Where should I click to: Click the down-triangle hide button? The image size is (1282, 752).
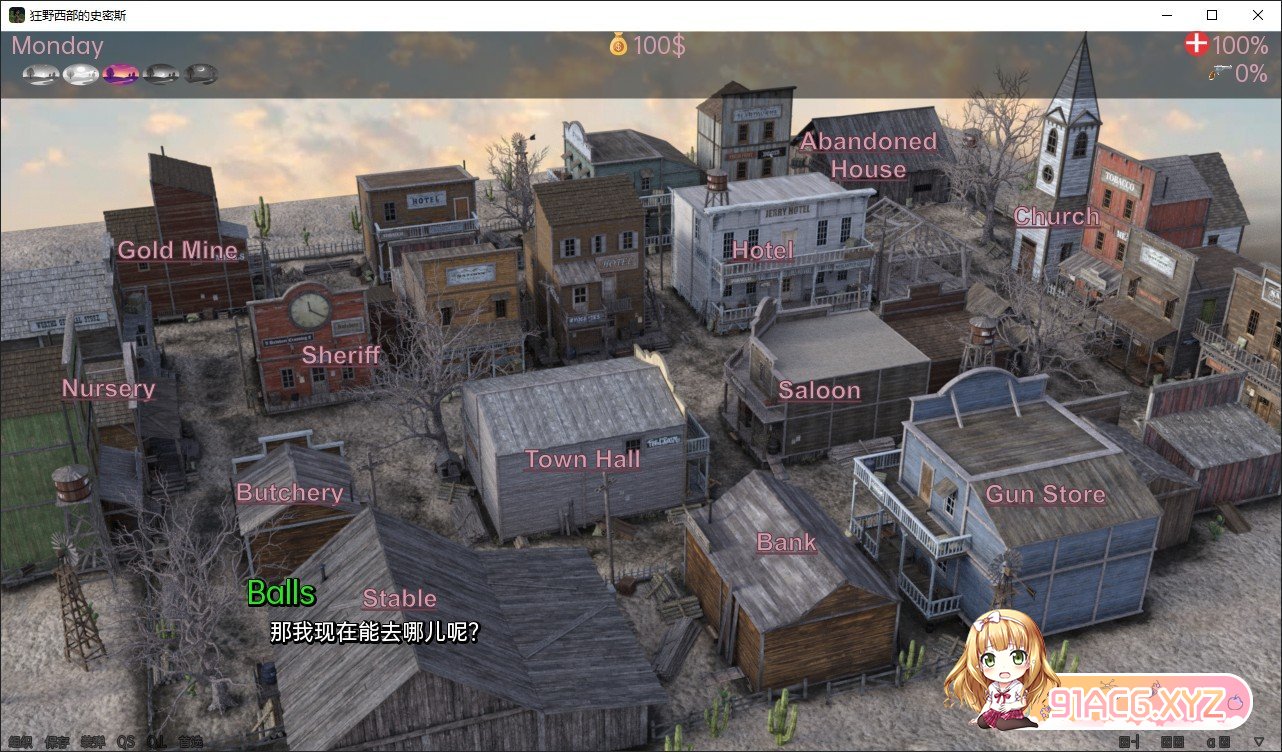point(1258,742)
